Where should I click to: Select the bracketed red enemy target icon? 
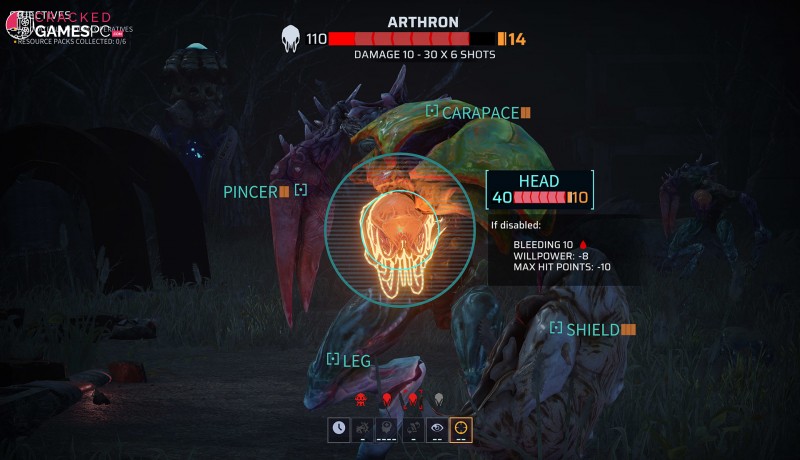click(x=412, y=399)
